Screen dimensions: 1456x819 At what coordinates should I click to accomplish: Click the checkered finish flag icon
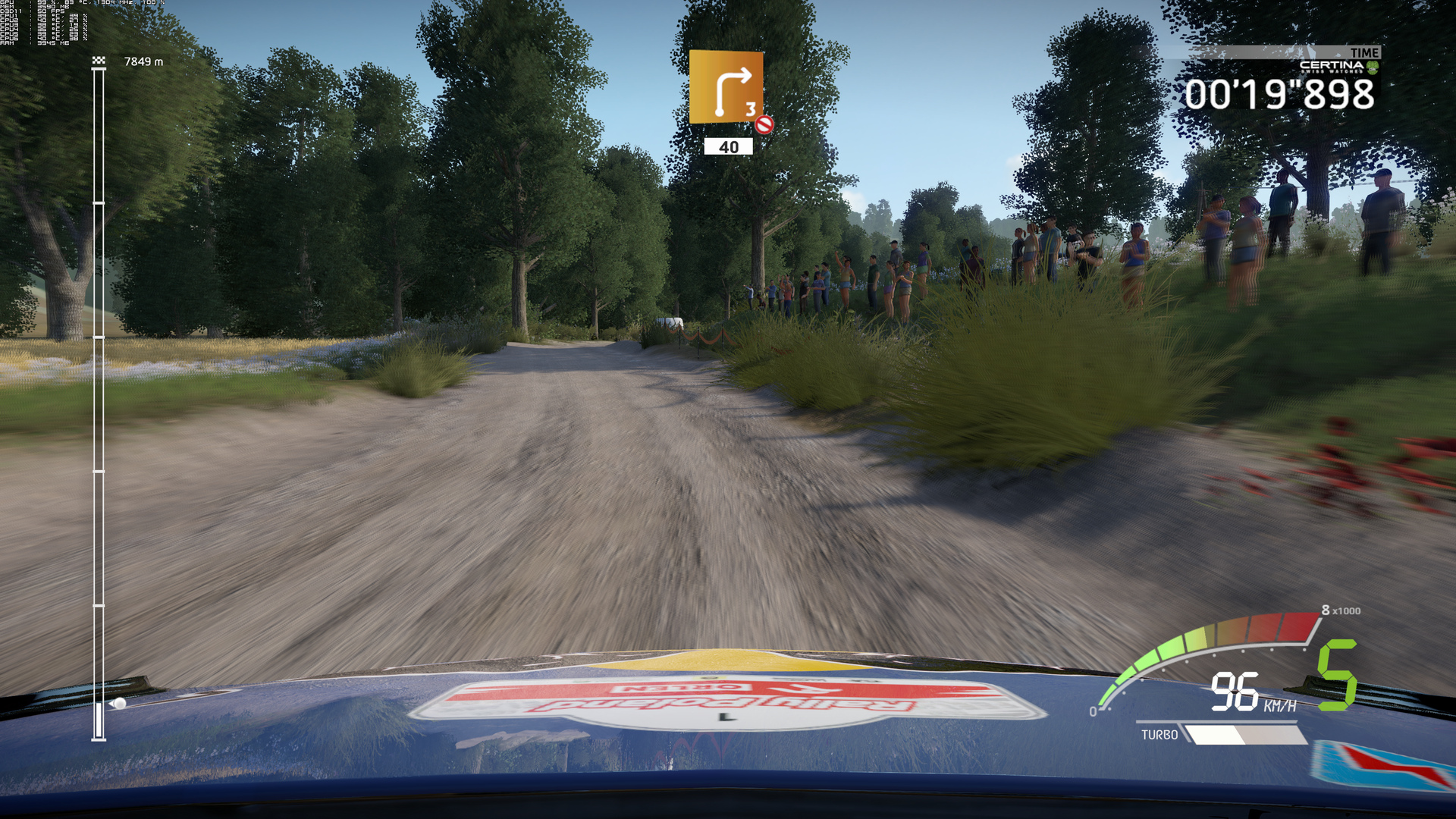coord(99,60)
